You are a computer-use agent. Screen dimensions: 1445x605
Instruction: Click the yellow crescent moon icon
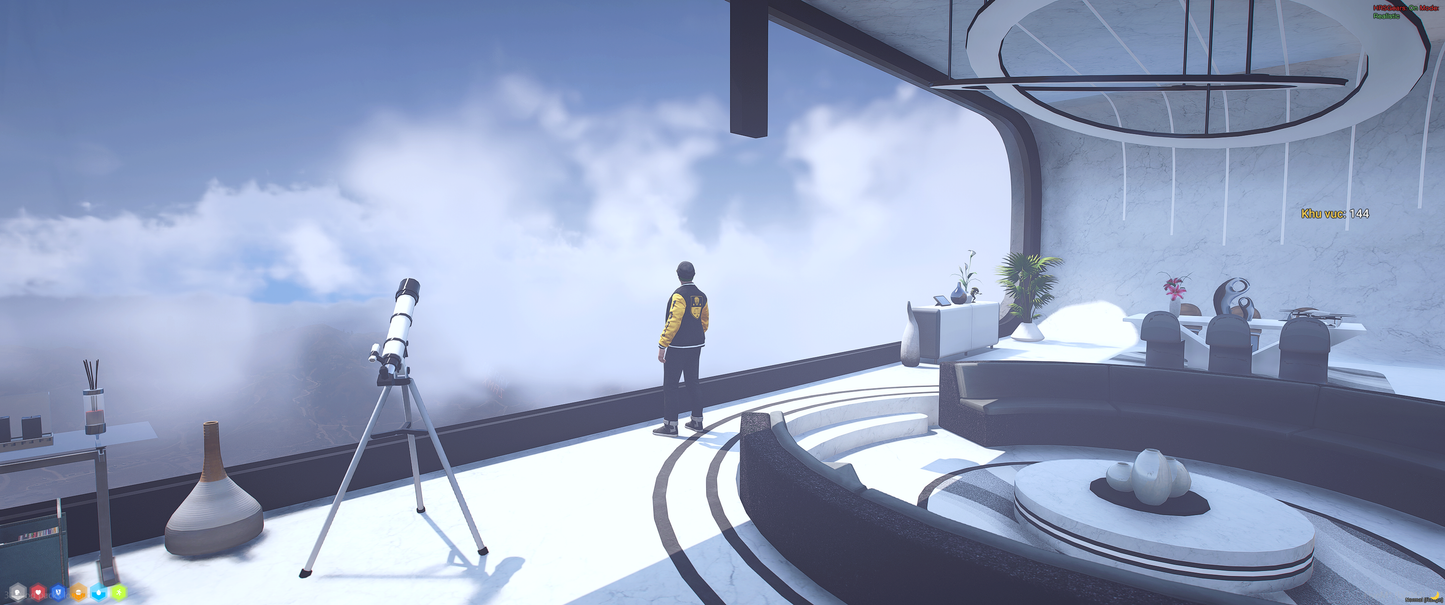pos(1435,597)
